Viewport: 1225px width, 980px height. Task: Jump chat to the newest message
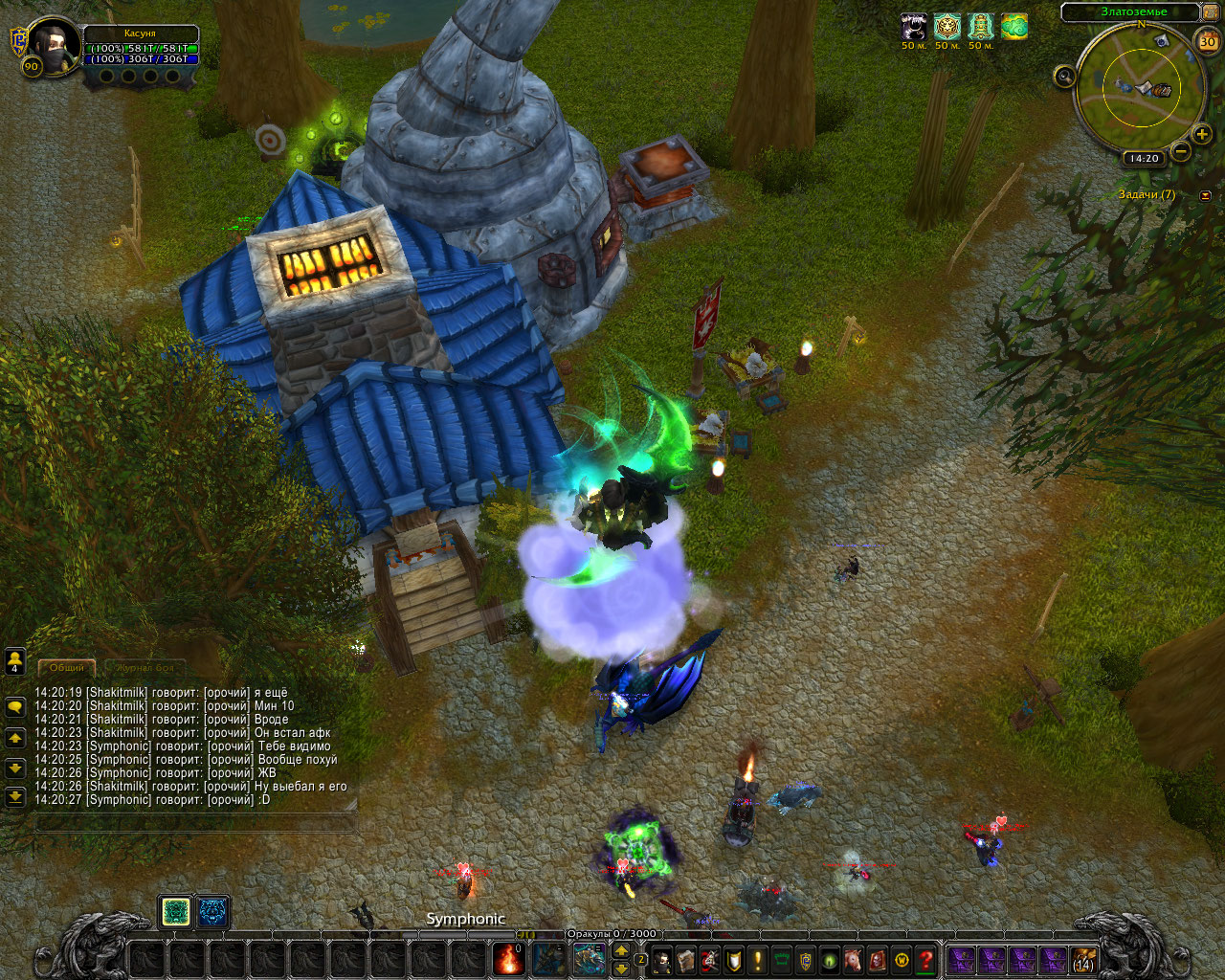(x=15, y=797)
